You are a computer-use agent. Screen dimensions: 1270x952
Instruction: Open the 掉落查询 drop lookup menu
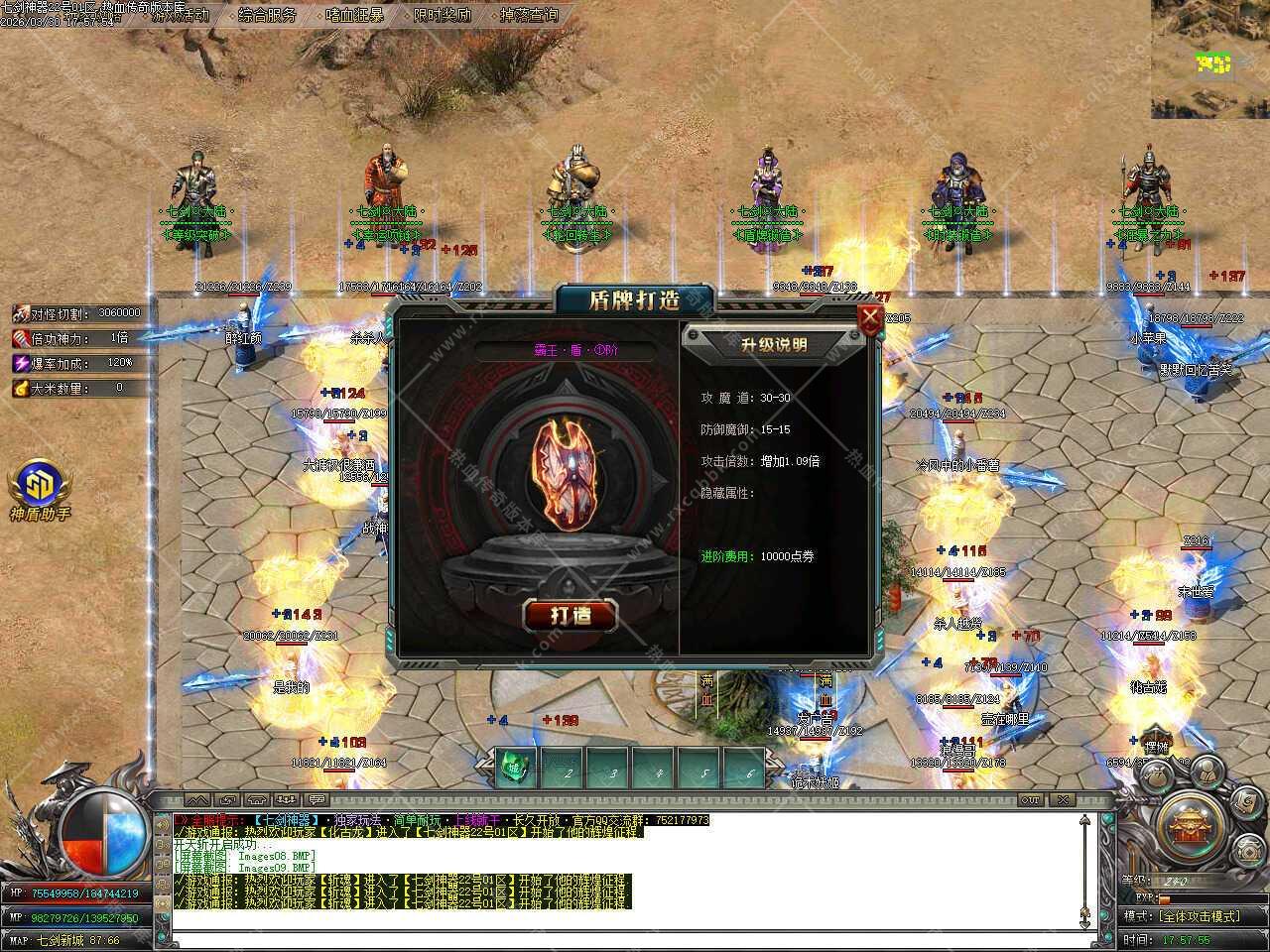pyautogui.click(x=529, y=15)
